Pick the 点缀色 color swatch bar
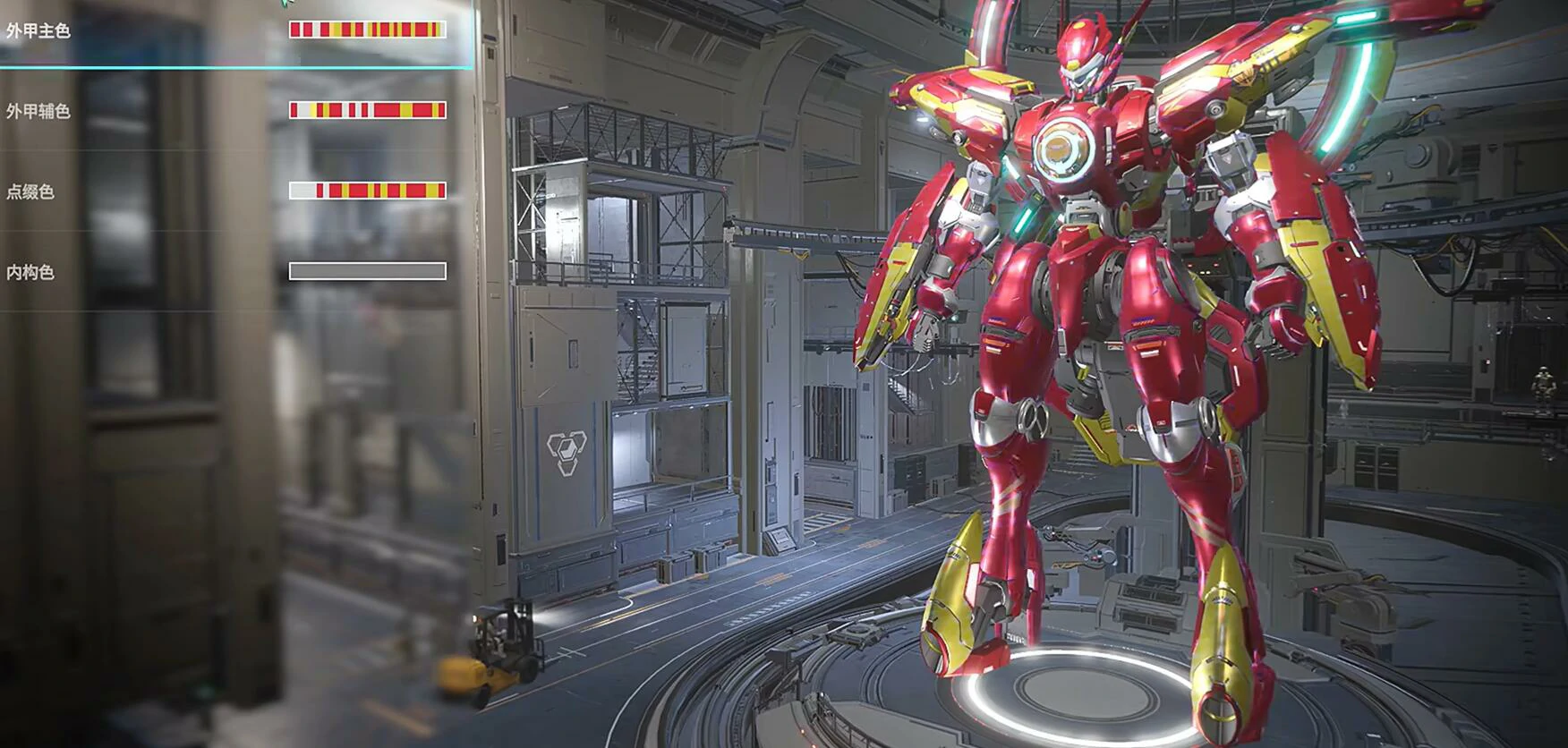This screenshot has height=748, width=1568. pos(367,191)
